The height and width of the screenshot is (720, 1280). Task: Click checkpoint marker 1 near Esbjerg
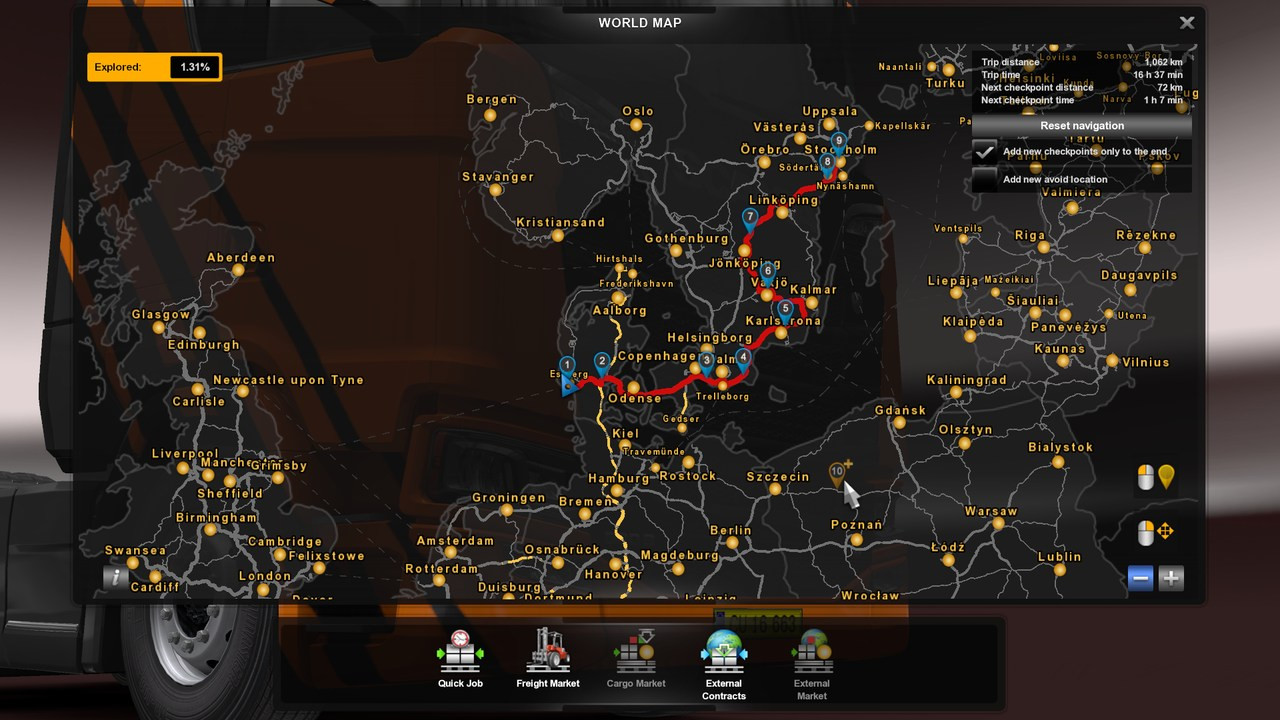[567, 365]
